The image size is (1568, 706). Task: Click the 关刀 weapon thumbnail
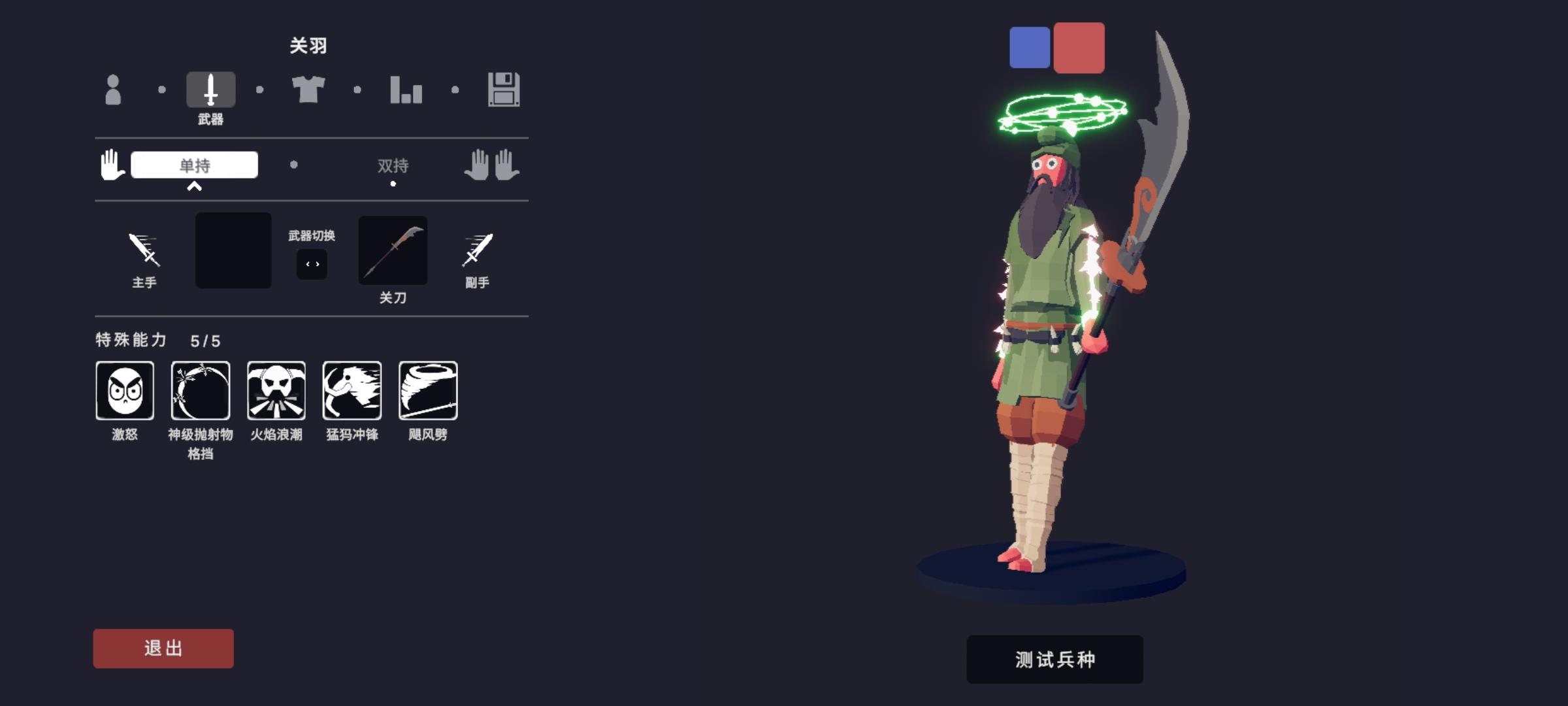tap(393, 250)
